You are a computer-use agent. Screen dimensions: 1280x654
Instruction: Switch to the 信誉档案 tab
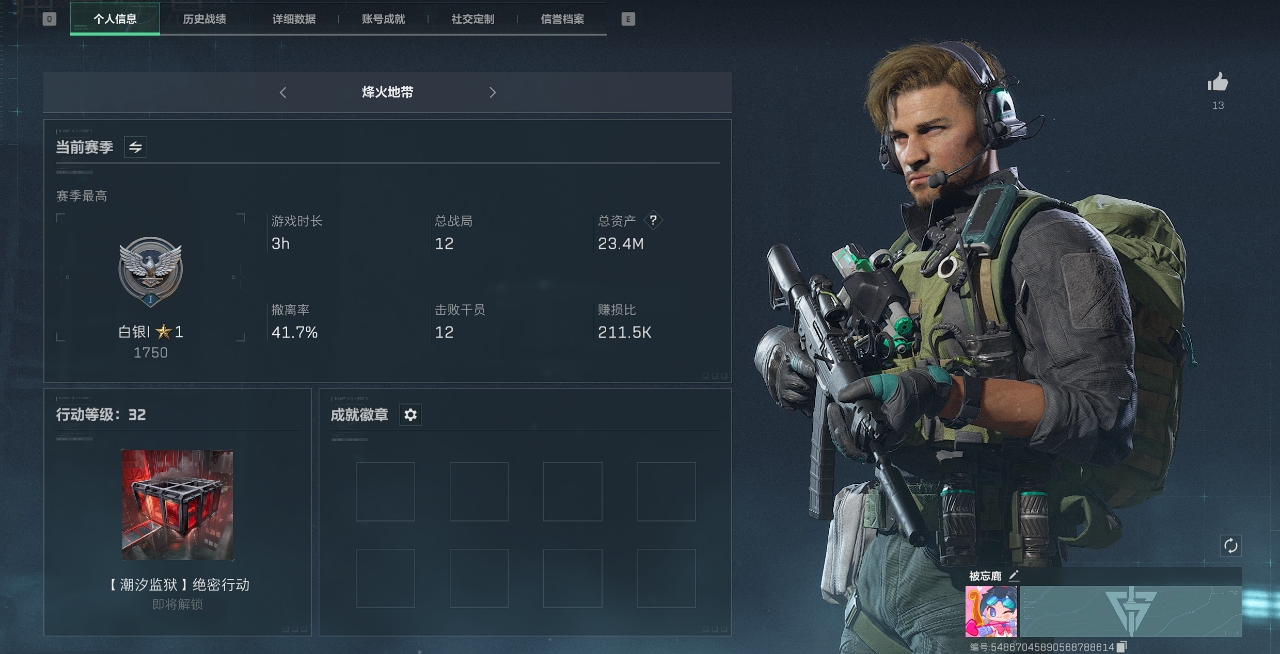(562, 19)
